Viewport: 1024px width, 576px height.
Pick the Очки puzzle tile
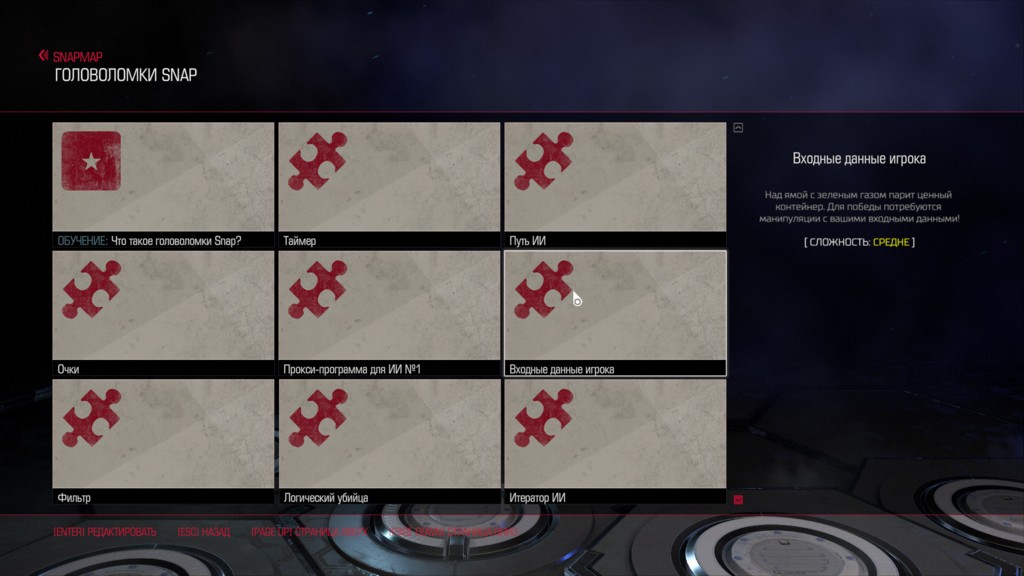coord(163,313)
